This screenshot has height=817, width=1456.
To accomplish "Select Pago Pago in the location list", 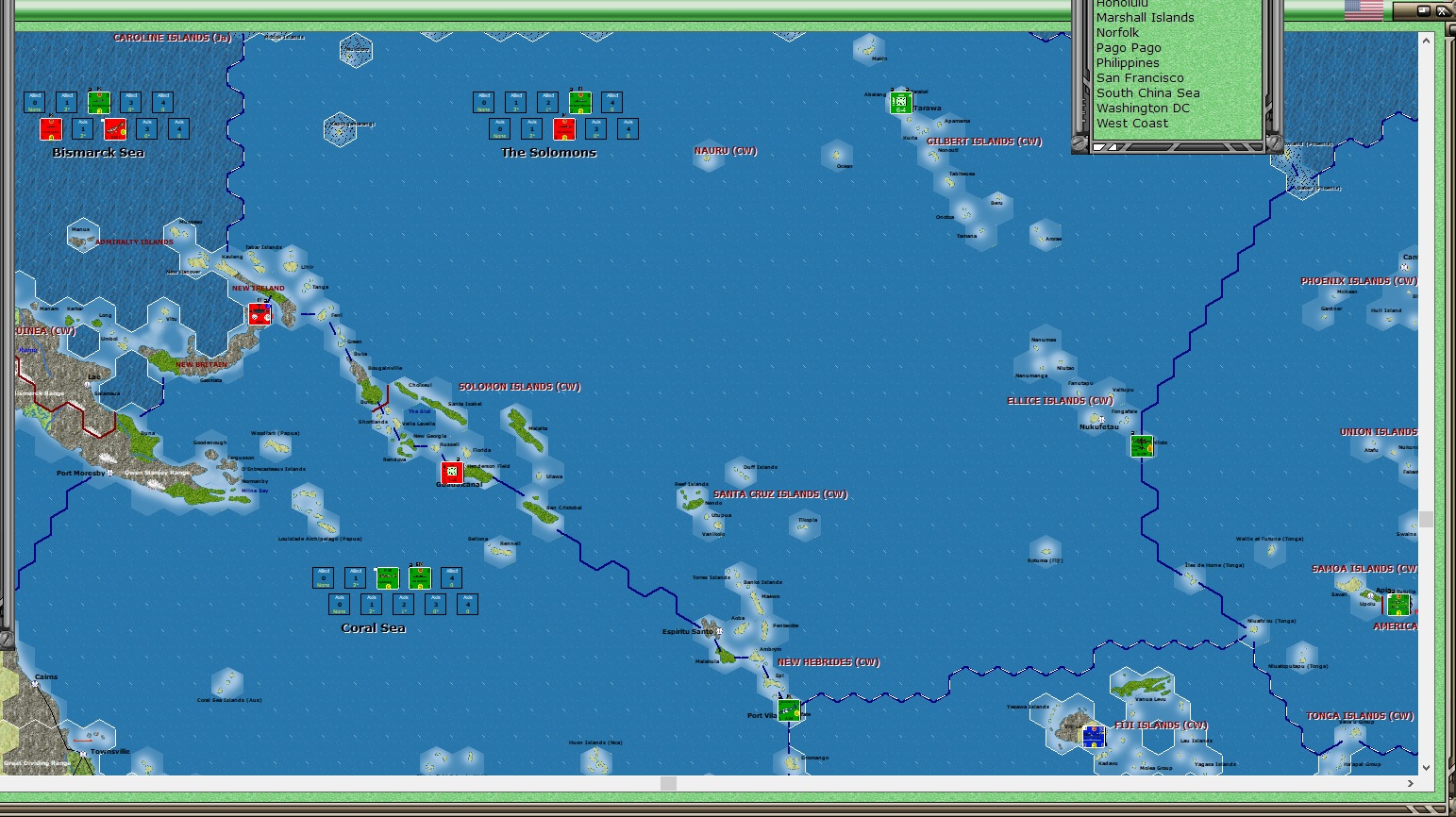I will pyautogui.click(x=1129, y=47).
